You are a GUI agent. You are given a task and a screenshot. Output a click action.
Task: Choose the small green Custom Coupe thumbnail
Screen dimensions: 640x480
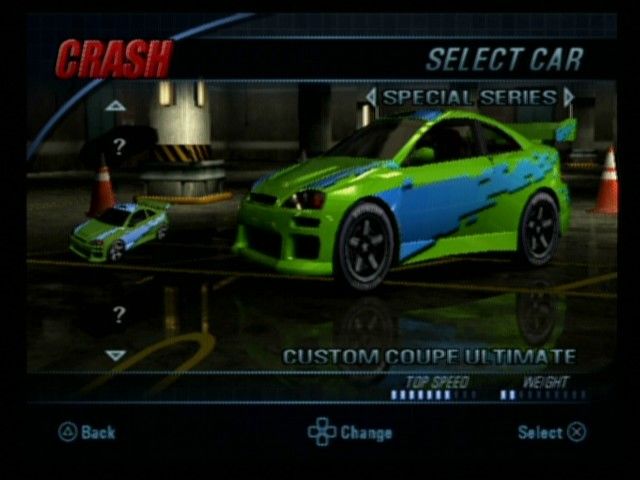pyautogui.click(x=120, y=230)
